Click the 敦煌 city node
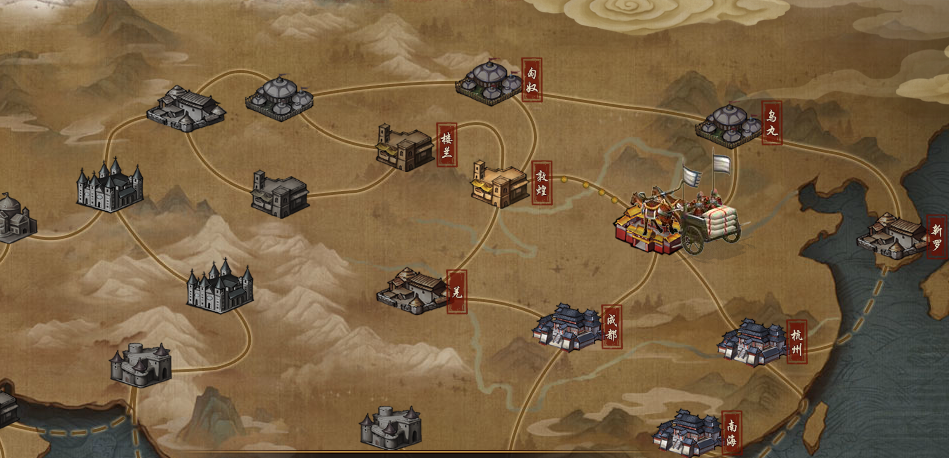Image resolution: width=949 pixels, height=458 pixels. click(499, 183)
